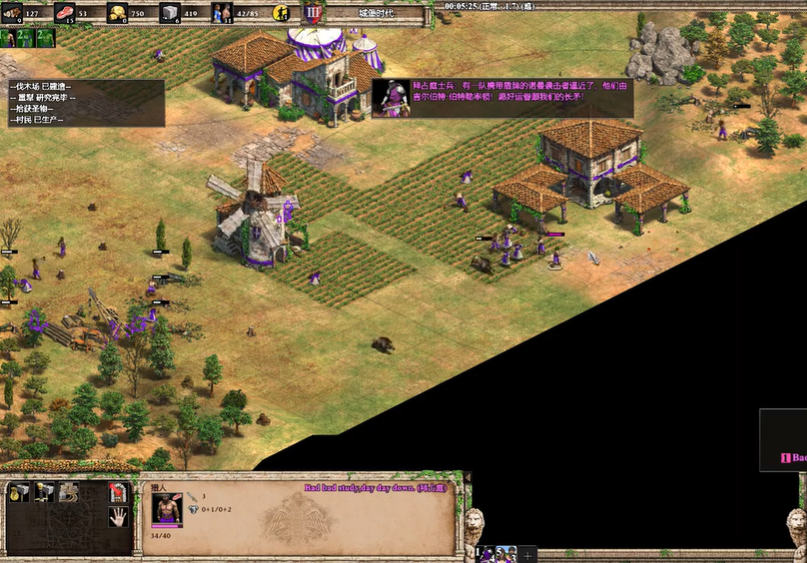Click the third hammer command icon
807x563 pixels.
(x=68, y=492)
